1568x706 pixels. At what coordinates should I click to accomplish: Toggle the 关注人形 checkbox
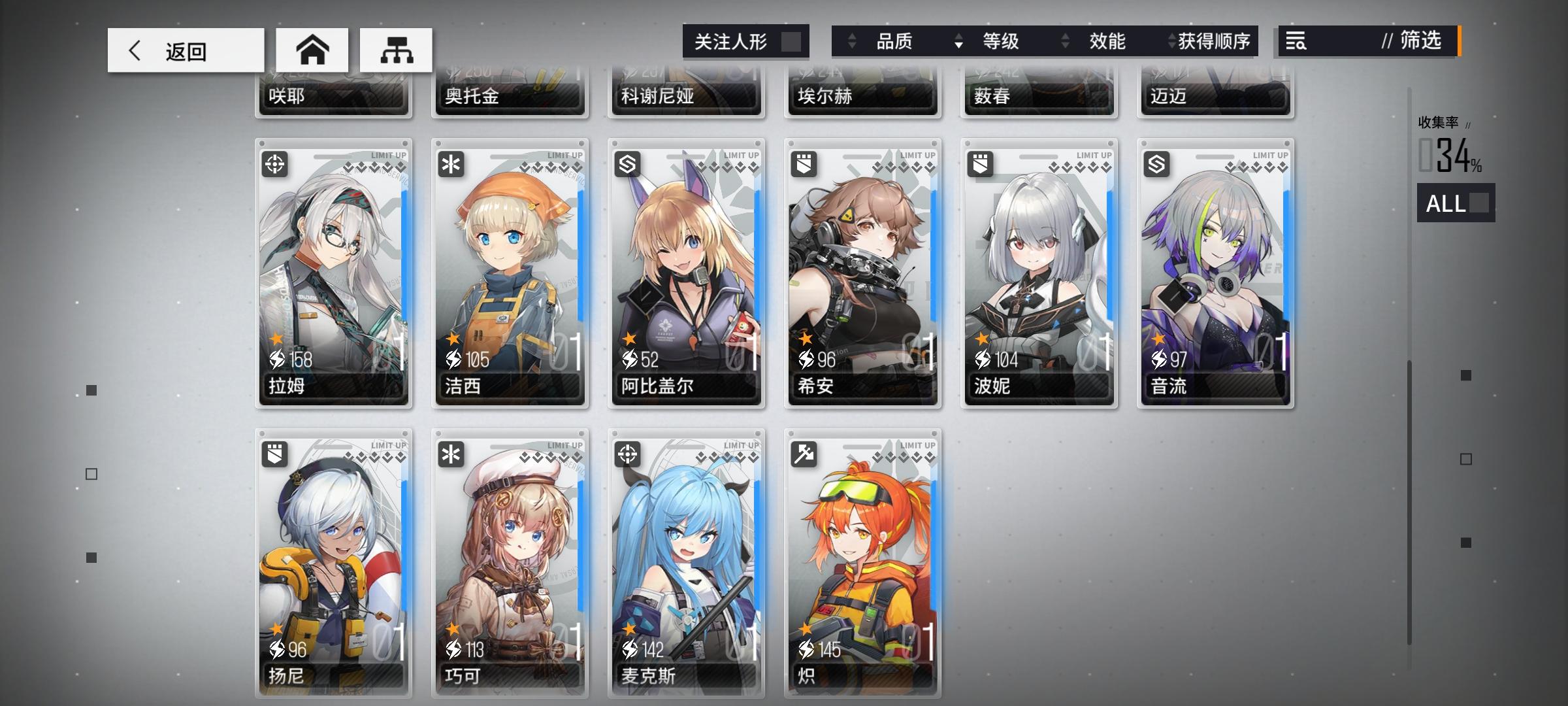pos(793,41)
